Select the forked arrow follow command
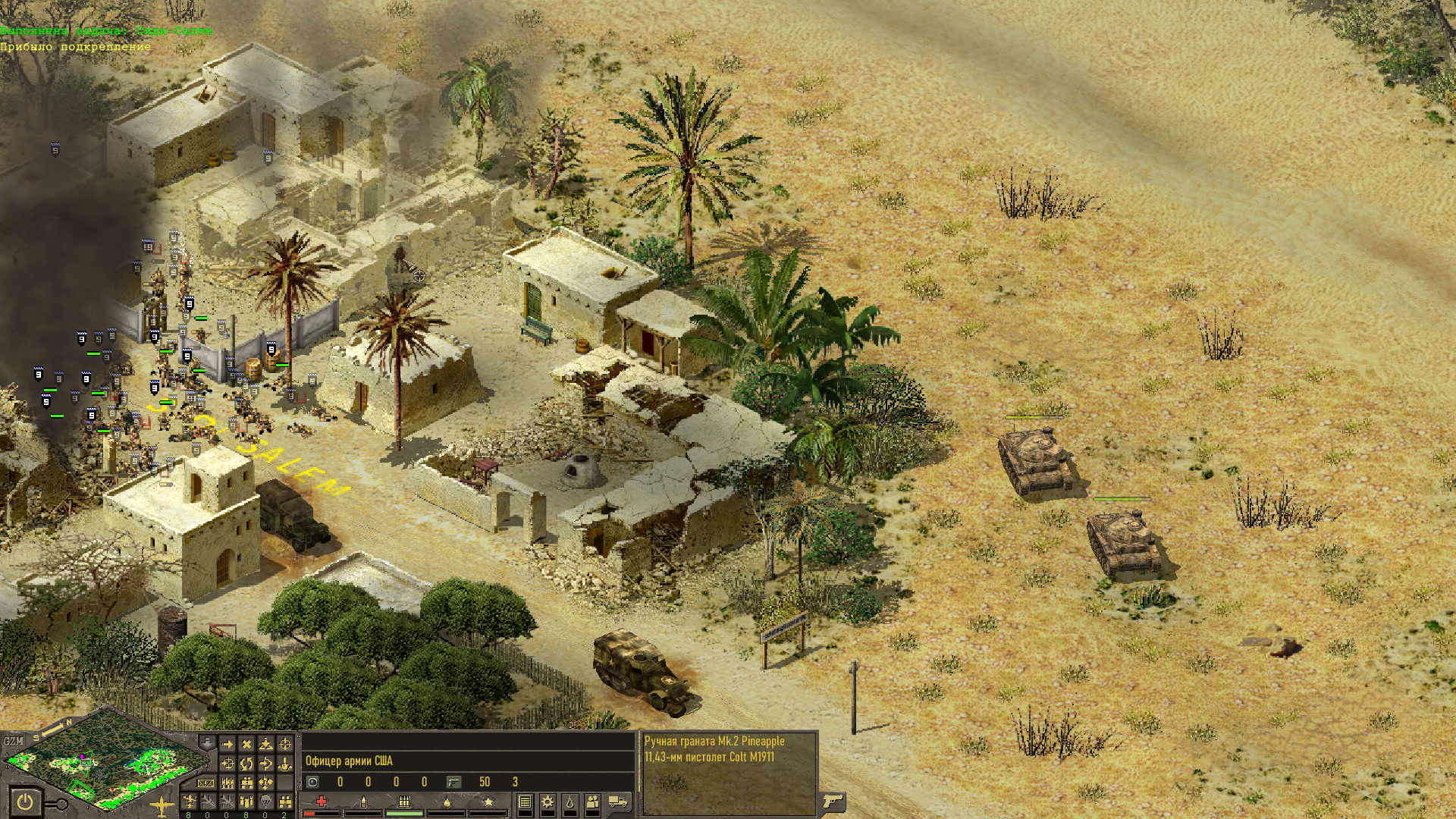The width and height of the screenshot is (1456, 819). pyautogui.click(x=265, y=763)
